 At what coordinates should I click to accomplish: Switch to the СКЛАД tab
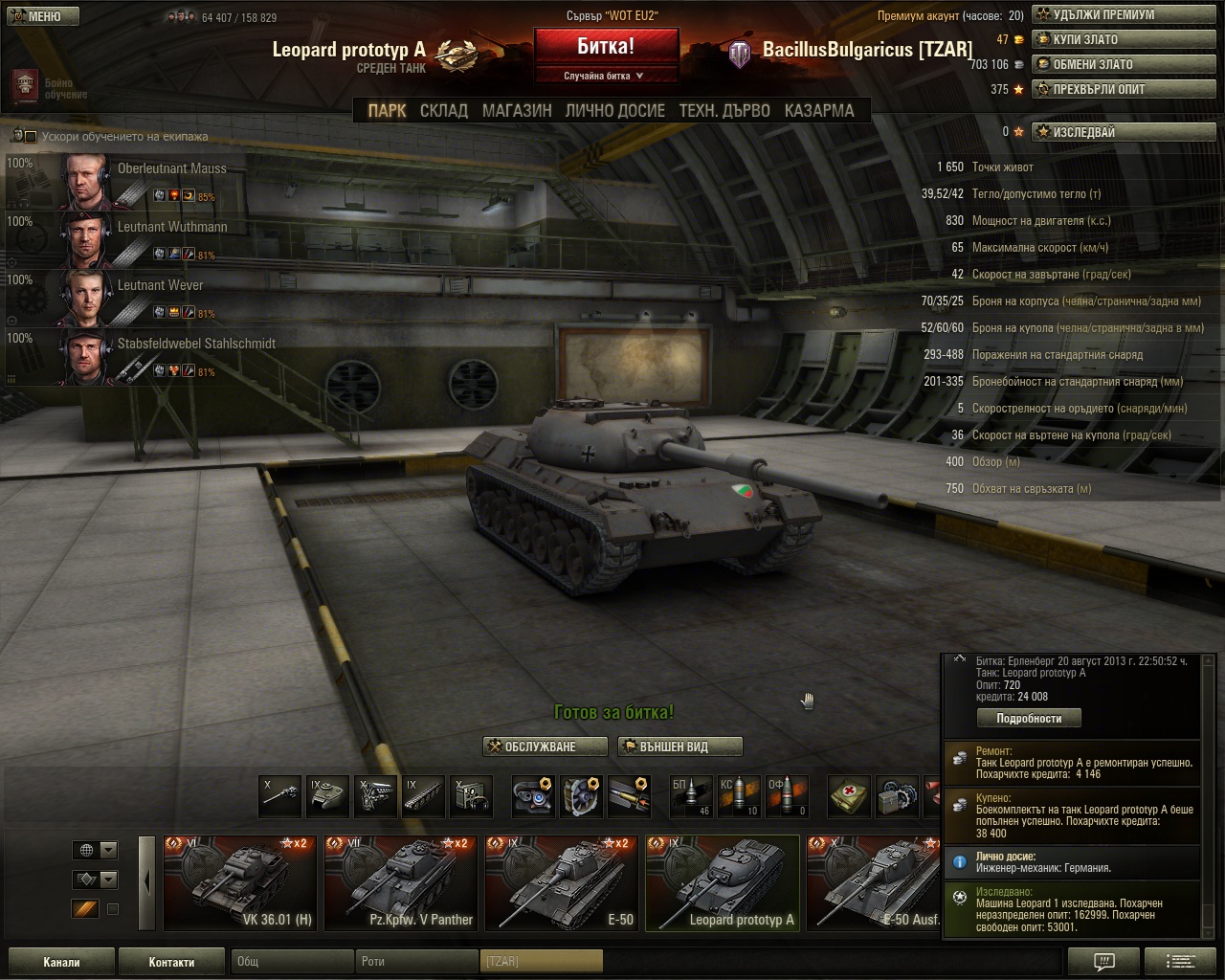[x=444, y=111]
